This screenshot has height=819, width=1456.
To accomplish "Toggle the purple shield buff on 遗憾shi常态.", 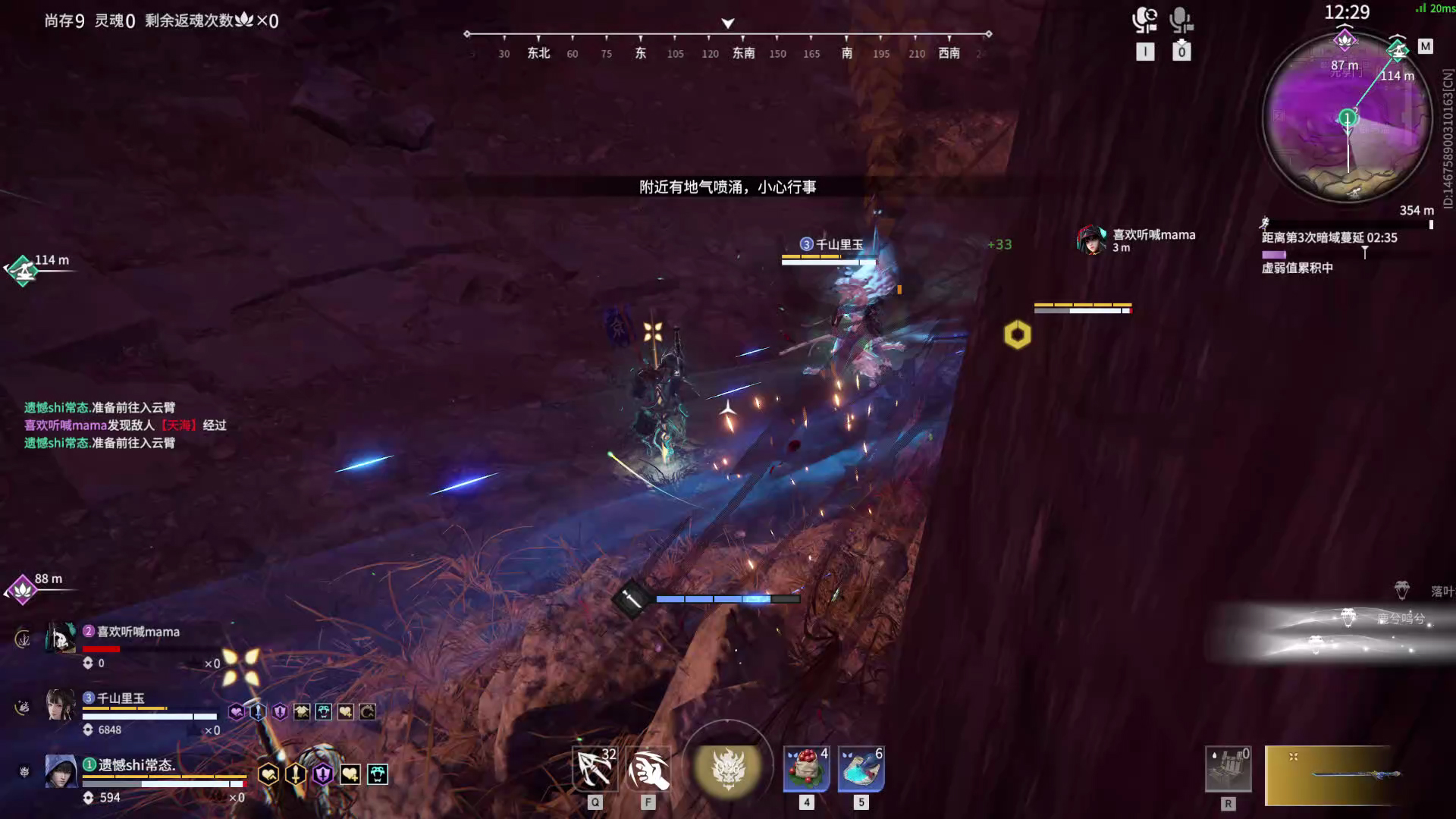I will click(322, 772).
